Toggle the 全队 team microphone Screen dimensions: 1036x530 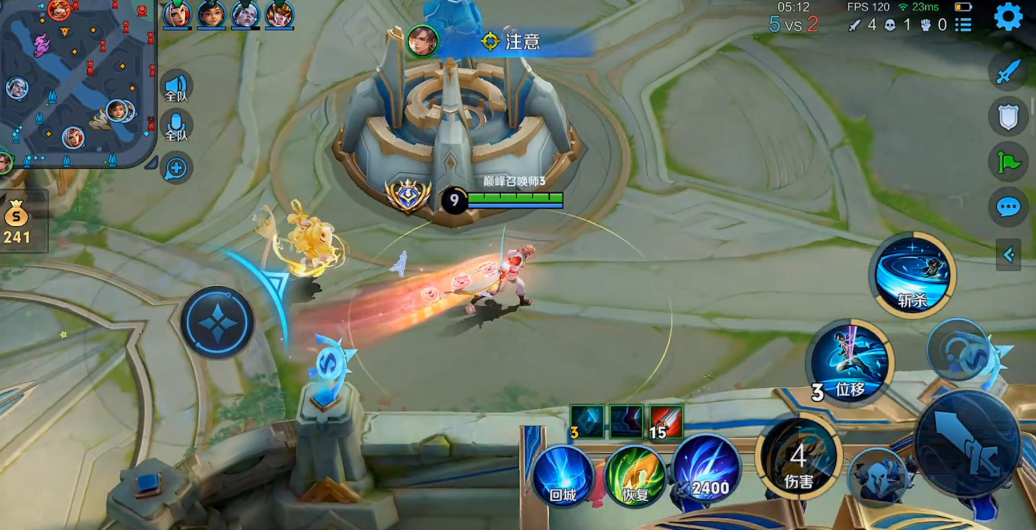(x=176, y=127)
